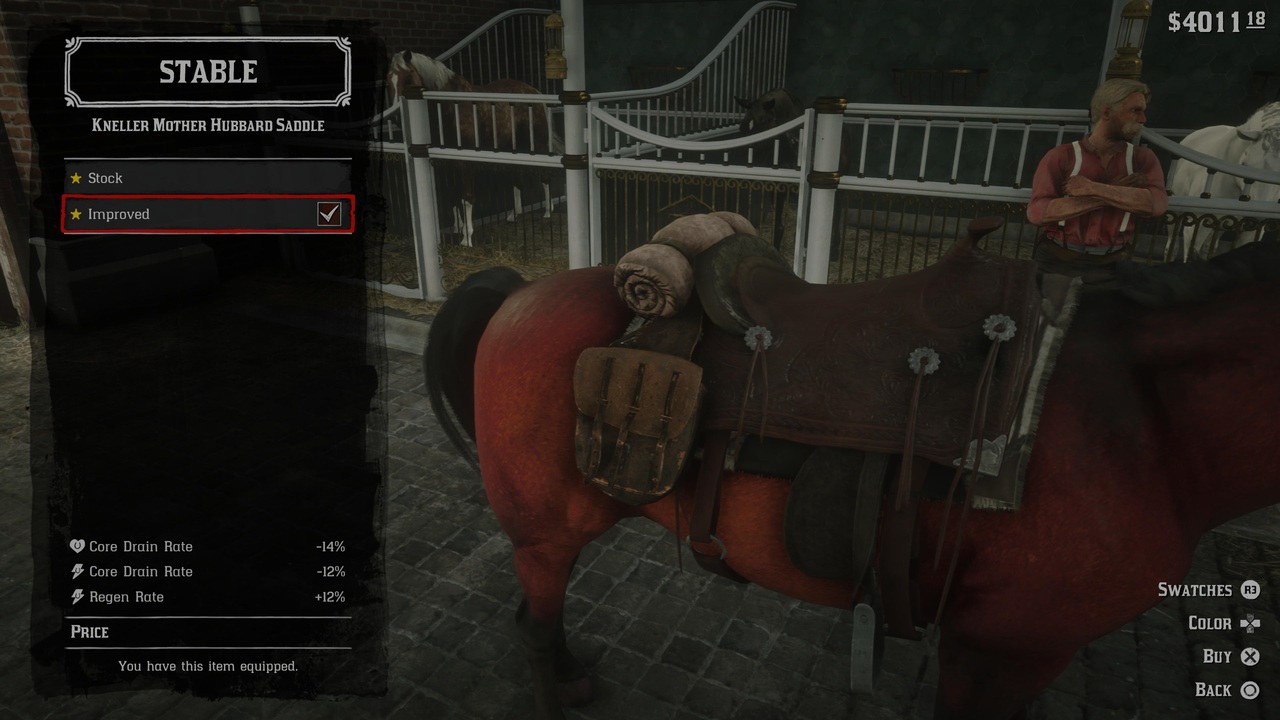This screenshot has height=720, width=1280.
Task: Click the horse health core icon
Action: [77, 546]
